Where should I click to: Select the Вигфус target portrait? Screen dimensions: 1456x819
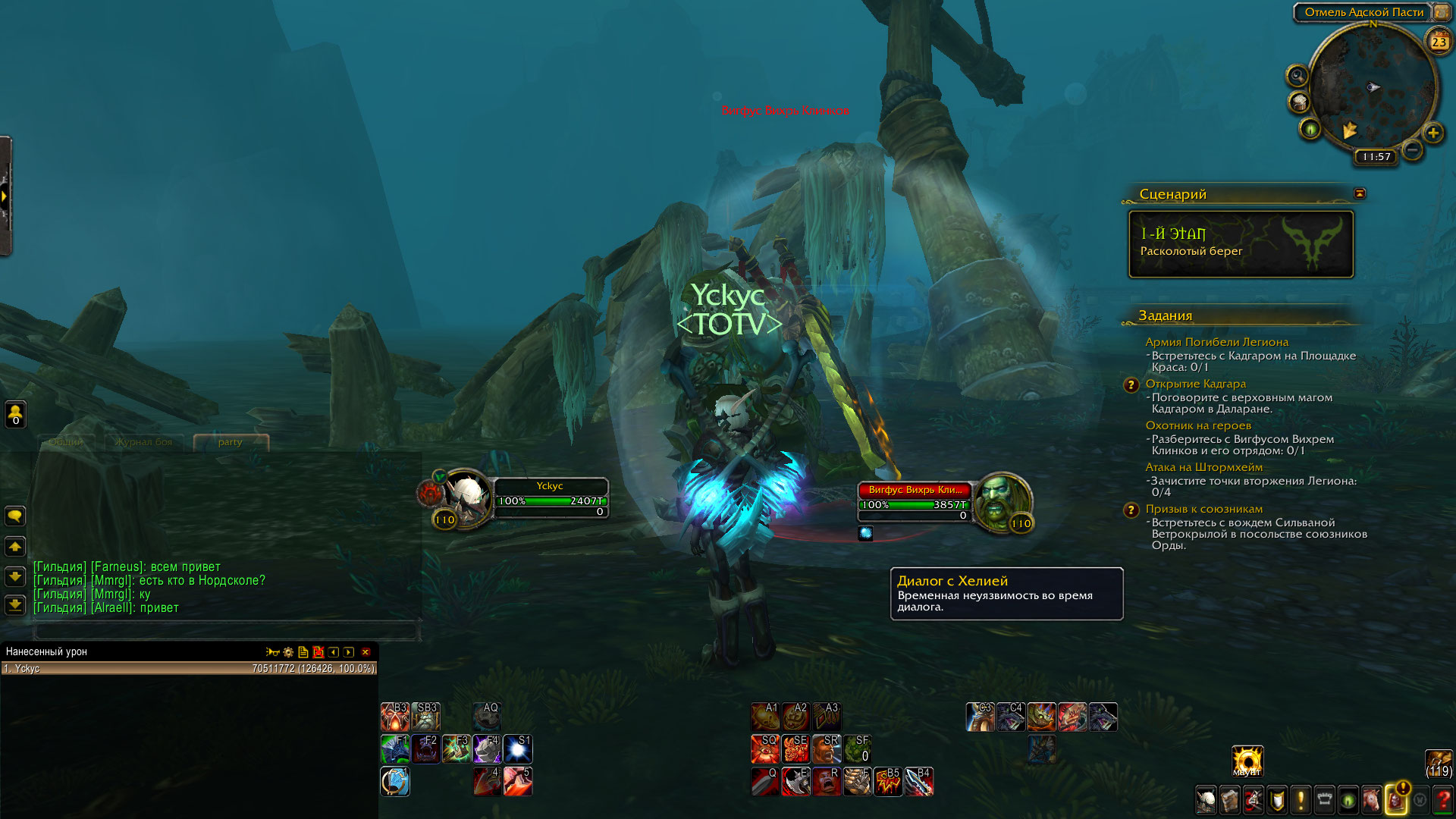(x=1003, y=502)
